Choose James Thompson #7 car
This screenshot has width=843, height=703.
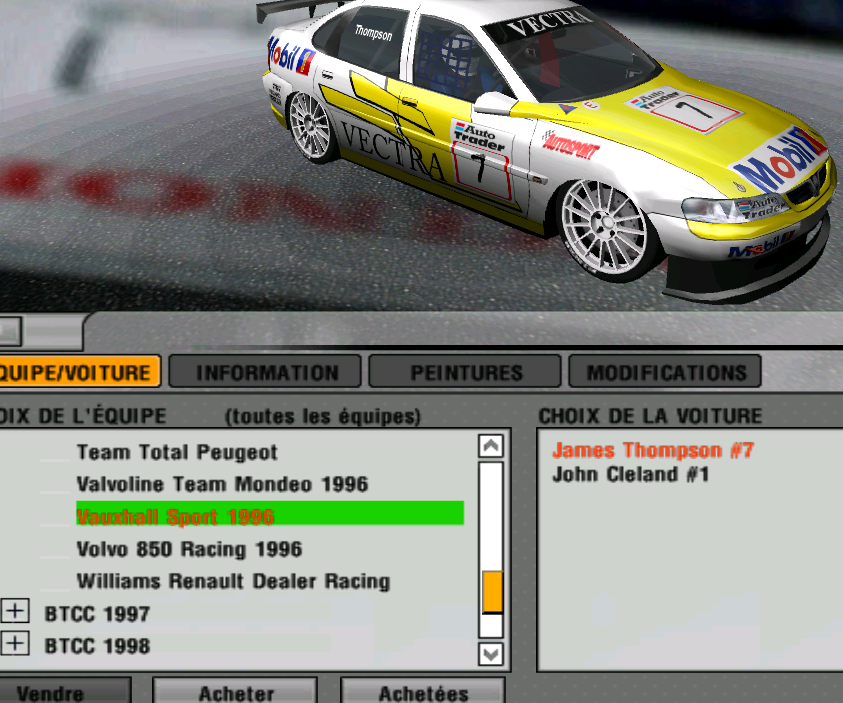coord(653,451)
